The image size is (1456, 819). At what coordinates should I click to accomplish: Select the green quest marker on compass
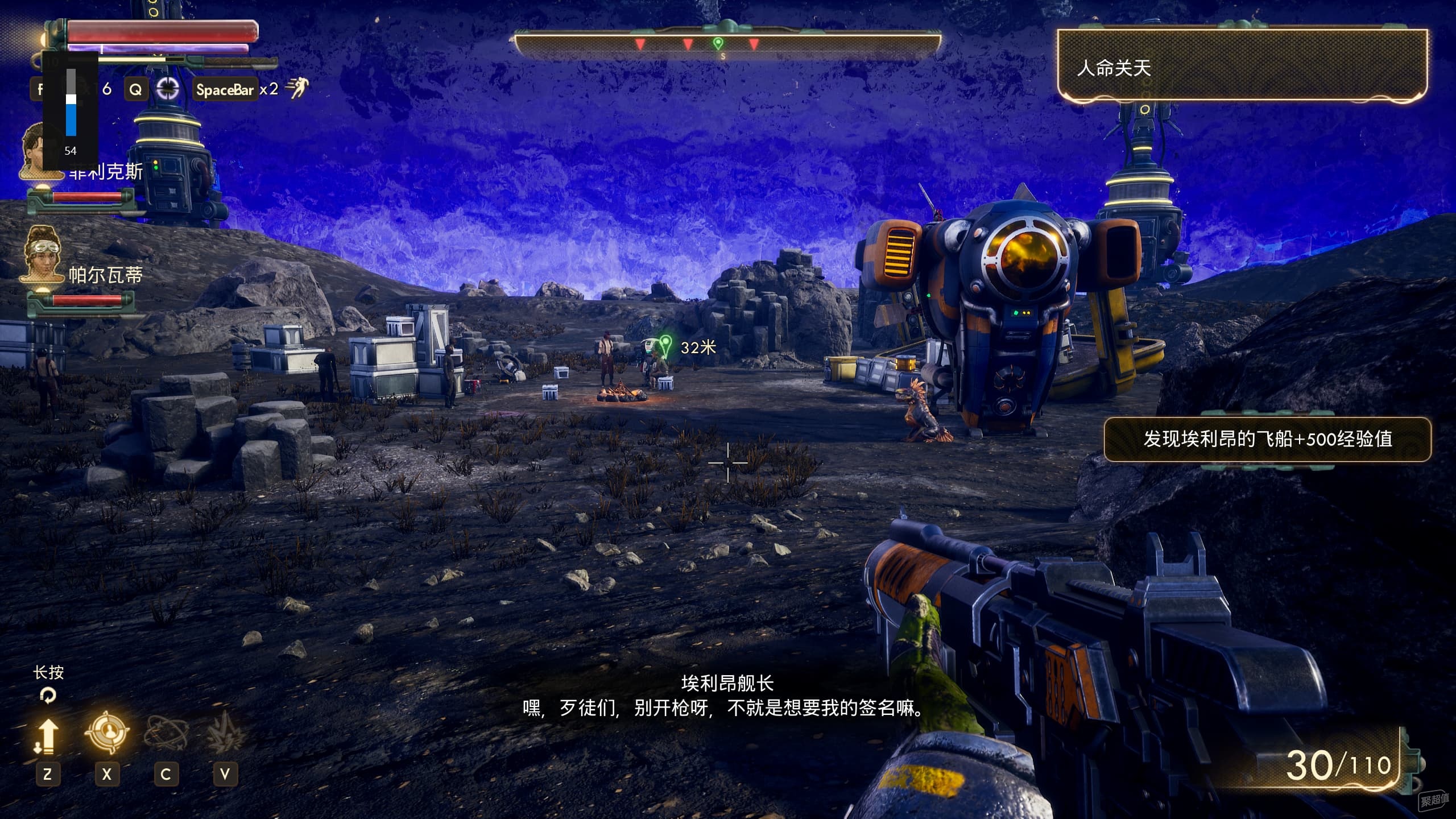(718, 43)
